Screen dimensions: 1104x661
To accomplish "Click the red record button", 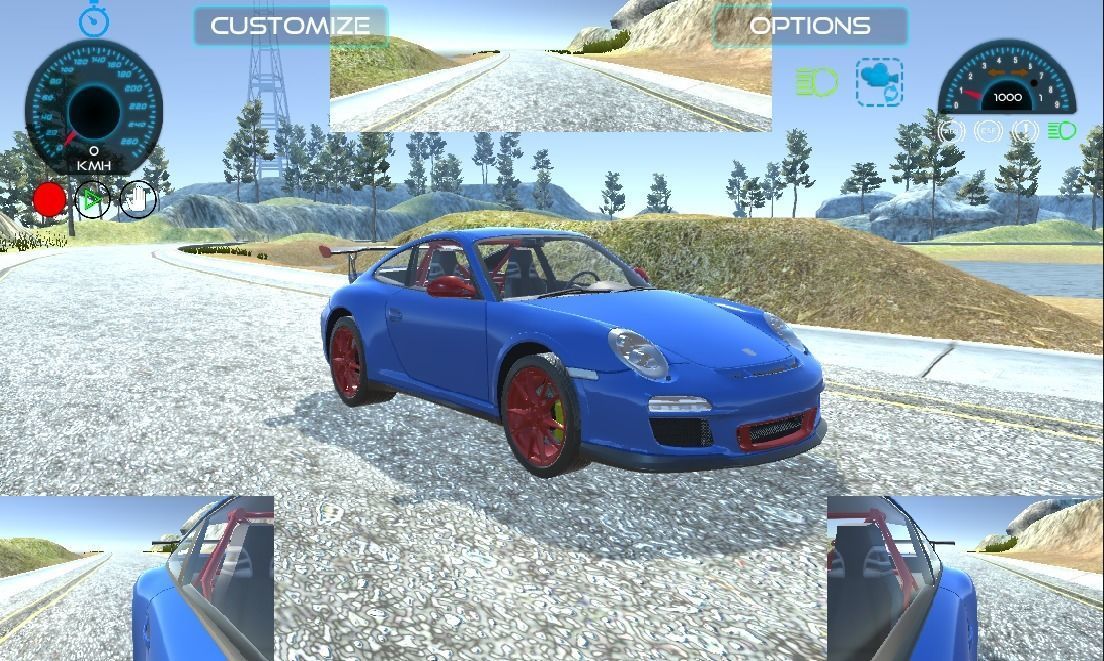I will coord(50,200).
